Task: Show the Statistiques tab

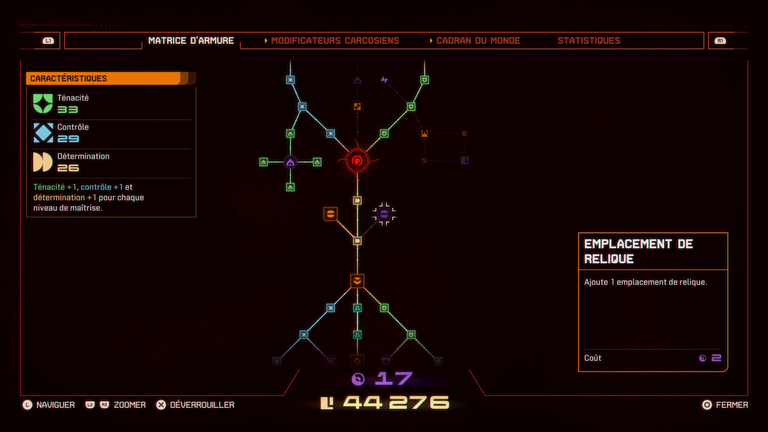Action: click(x=589, y=41)
